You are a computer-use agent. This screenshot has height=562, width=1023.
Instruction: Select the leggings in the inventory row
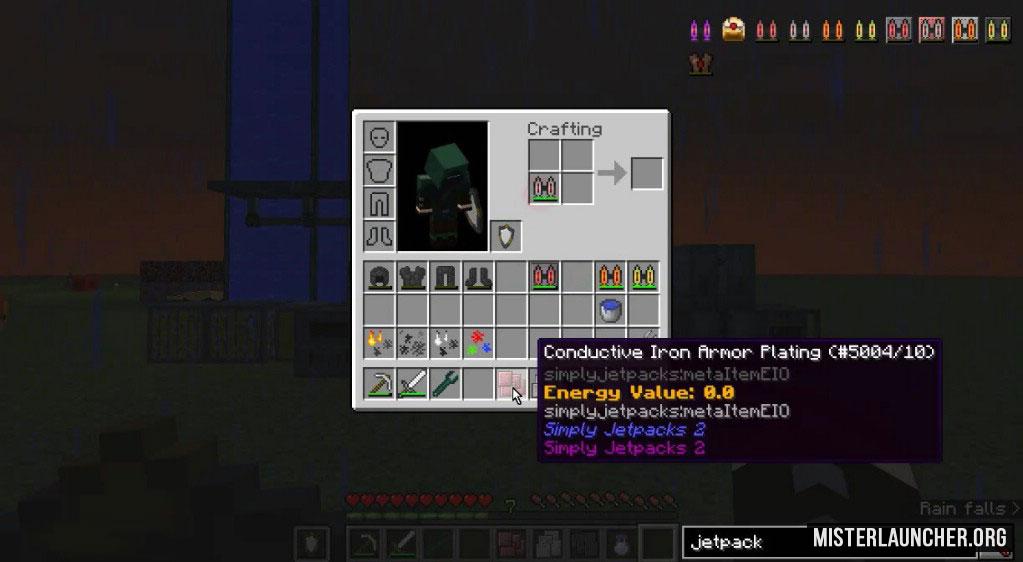click(x=446, y=277)
